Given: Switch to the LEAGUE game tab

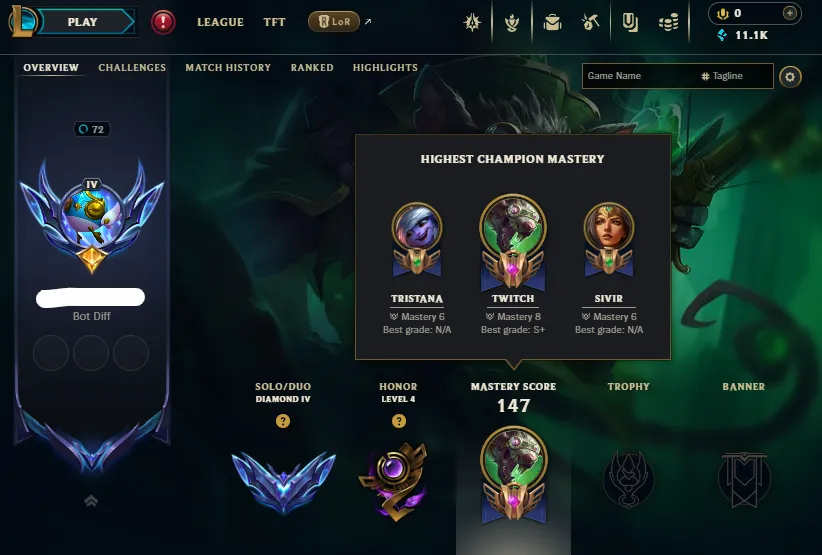Looking at the screenshot, I should (220, 22).
